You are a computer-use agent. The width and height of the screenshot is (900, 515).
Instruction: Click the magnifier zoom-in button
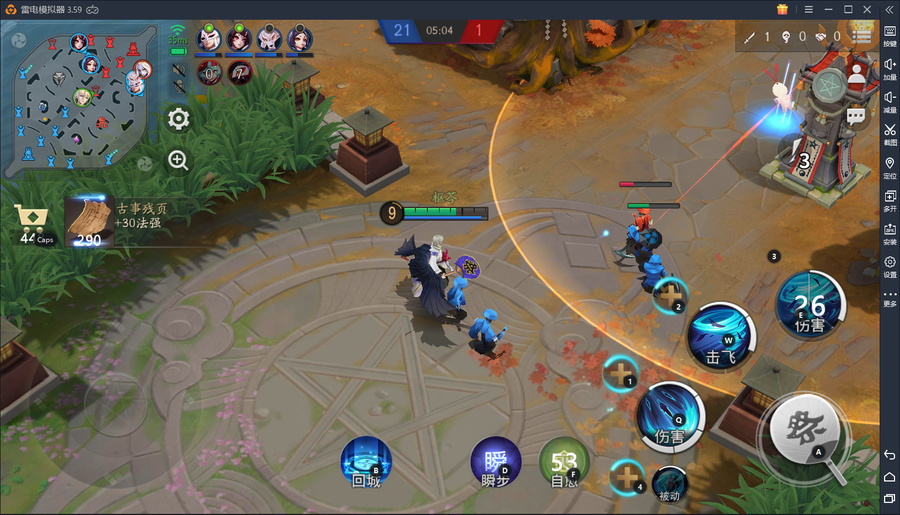(178, 159)
